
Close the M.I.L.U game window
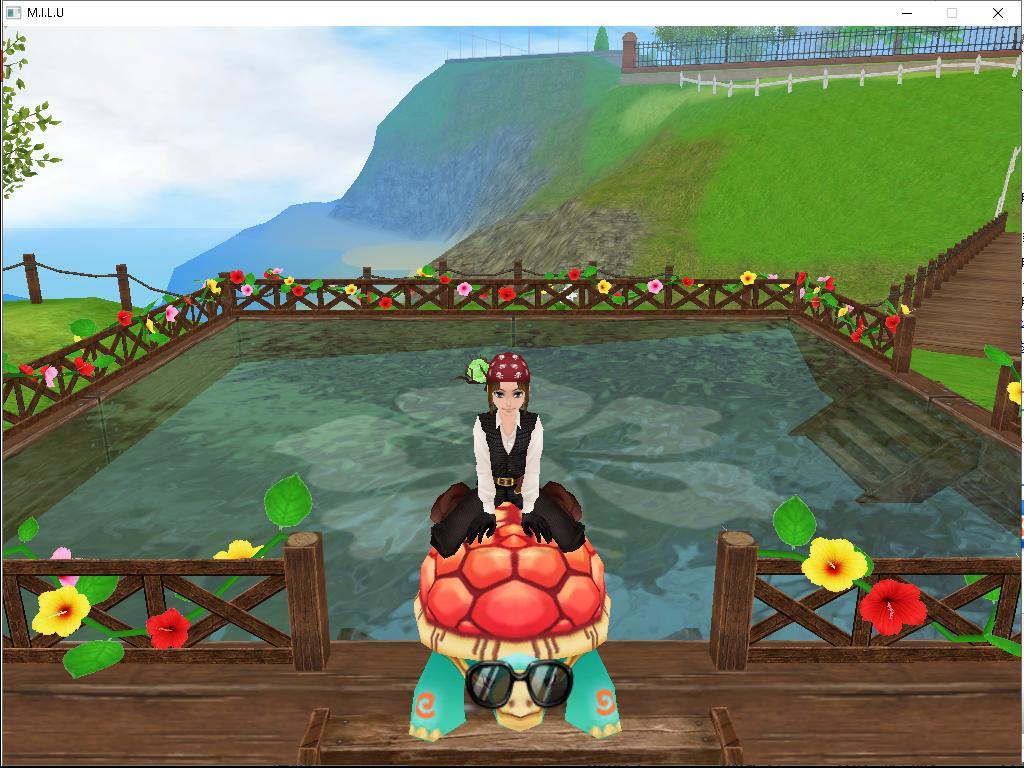(x=997, y=13)
